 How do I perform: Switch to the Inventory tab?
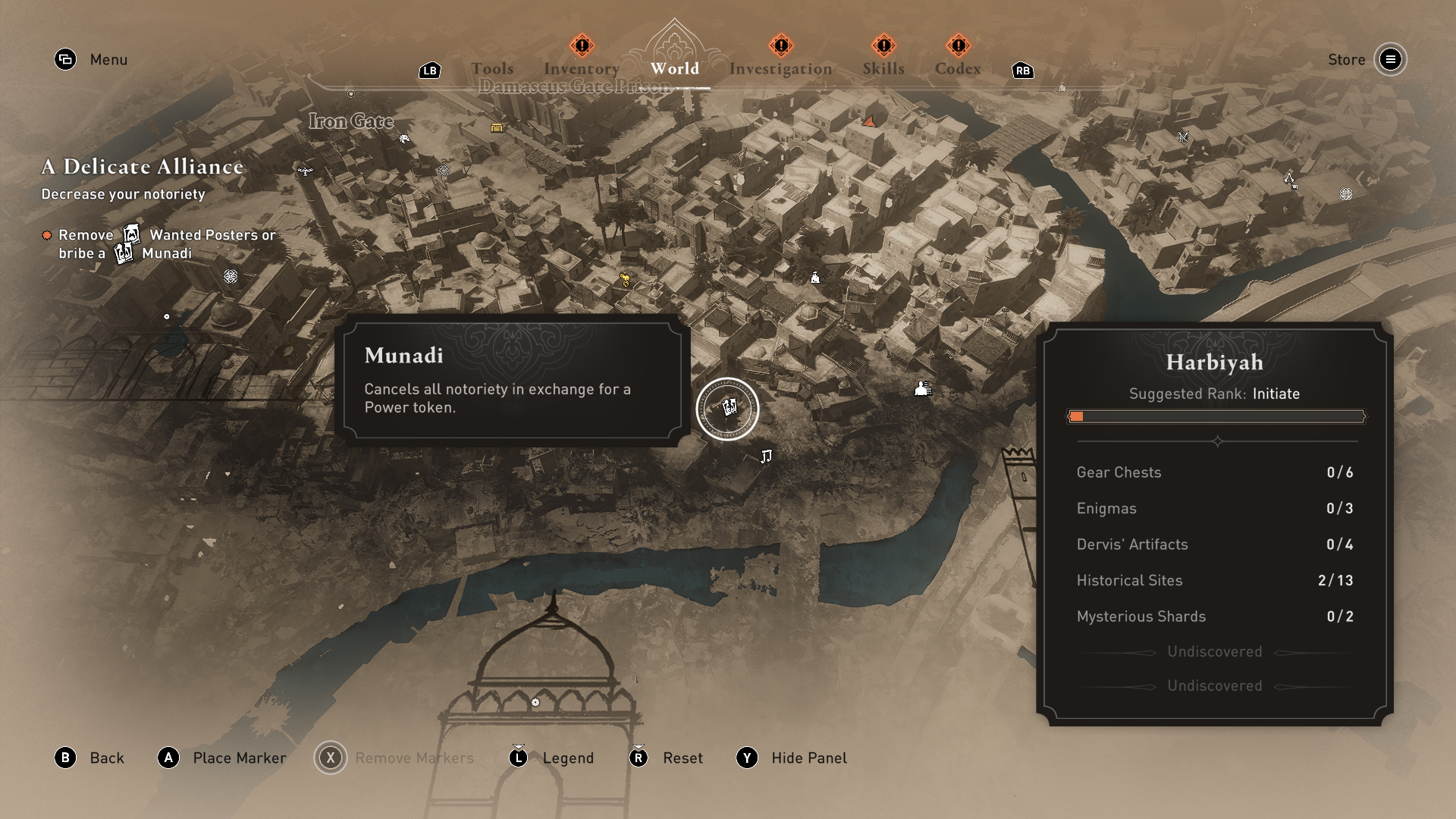(581, 68)
